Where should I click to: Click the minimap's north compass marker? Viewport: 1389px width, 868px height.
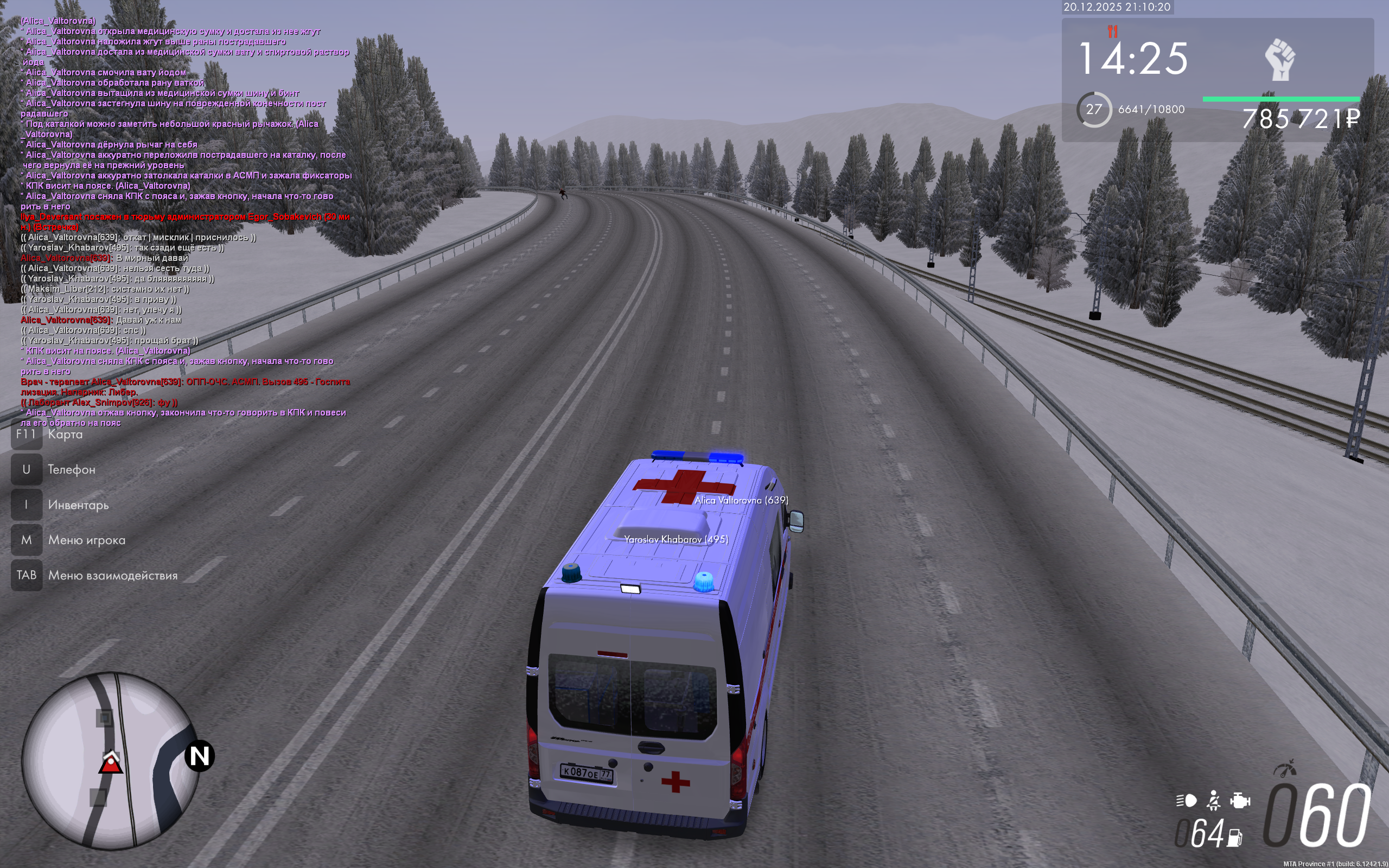199,756
